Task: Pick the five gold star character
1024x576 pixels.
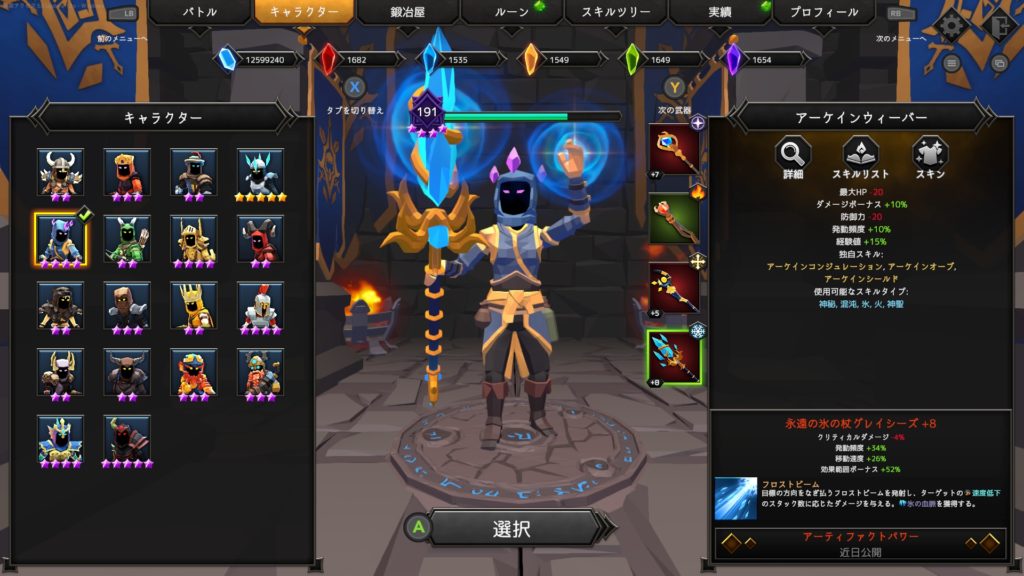Action: tap(260, 172)
